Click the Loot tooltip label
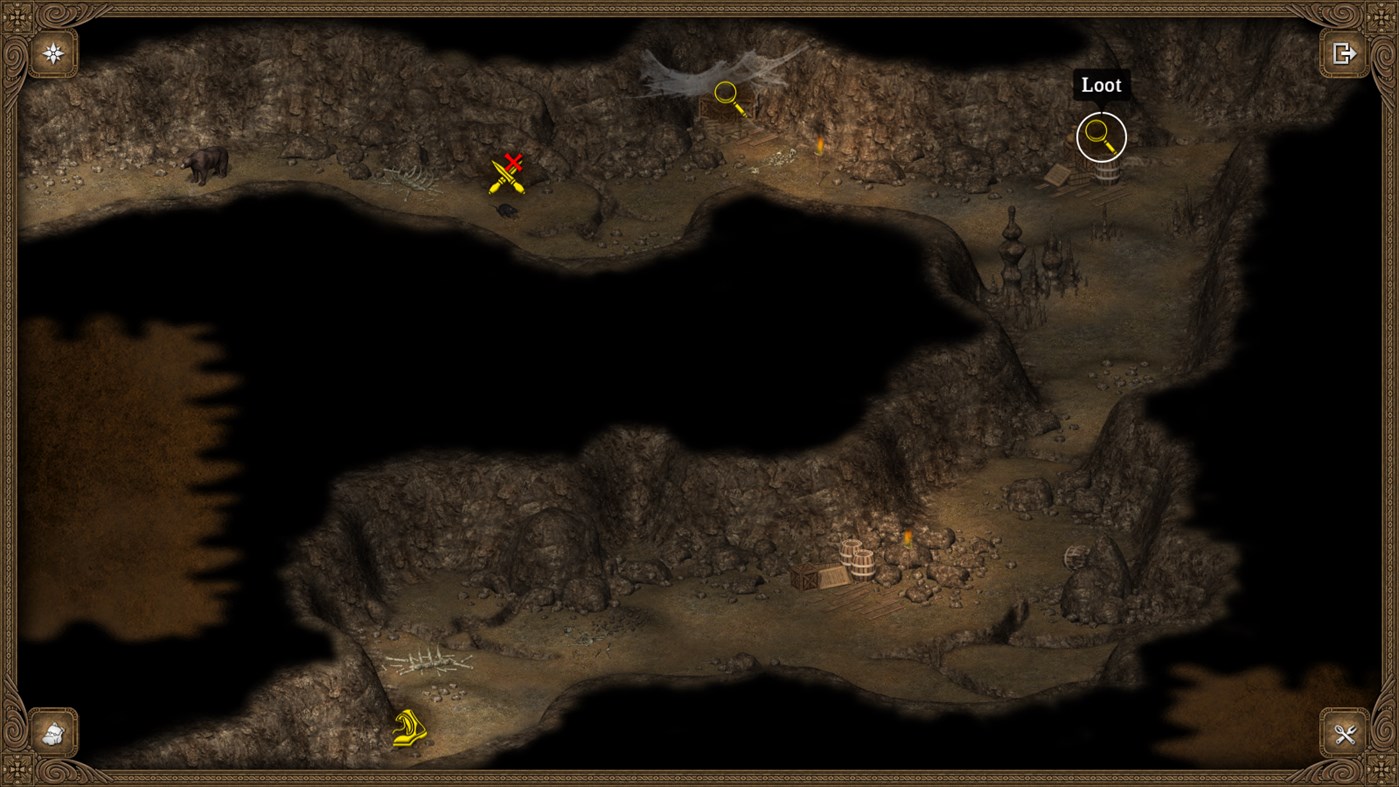 1101,85
